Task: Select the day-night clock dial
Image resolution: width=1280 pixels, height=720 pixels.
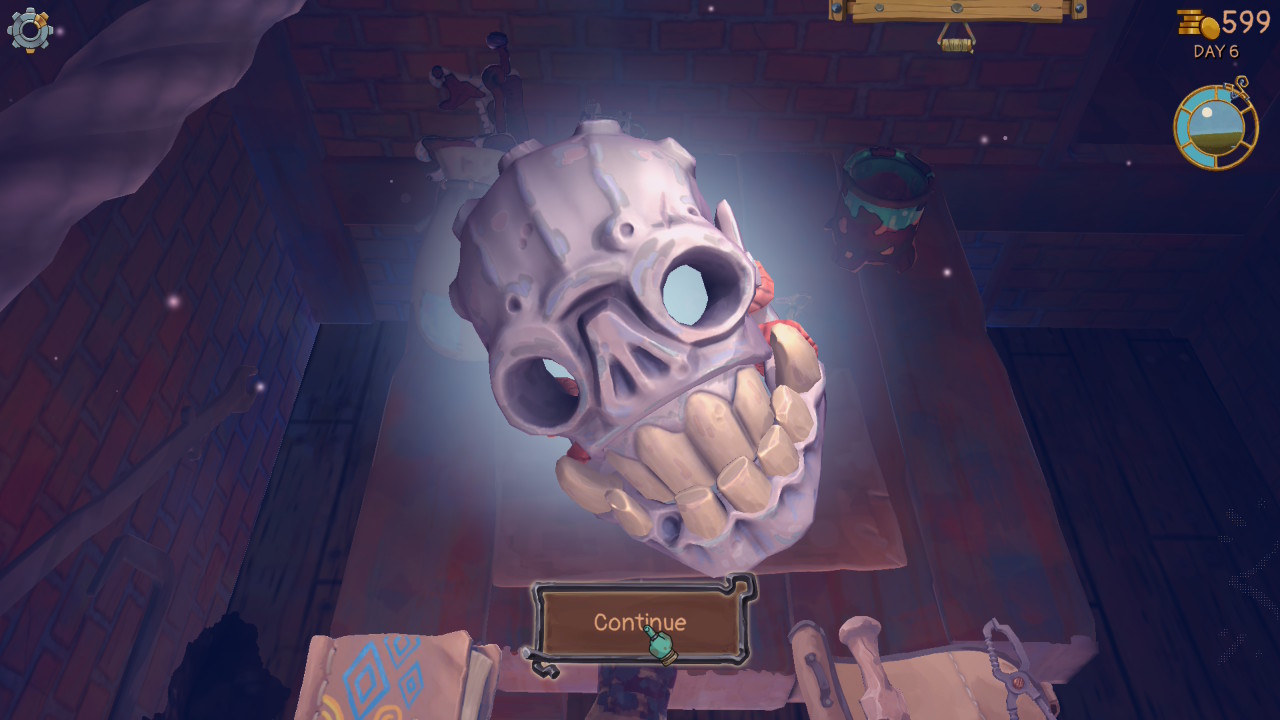Action: [x=1215, y=128]
